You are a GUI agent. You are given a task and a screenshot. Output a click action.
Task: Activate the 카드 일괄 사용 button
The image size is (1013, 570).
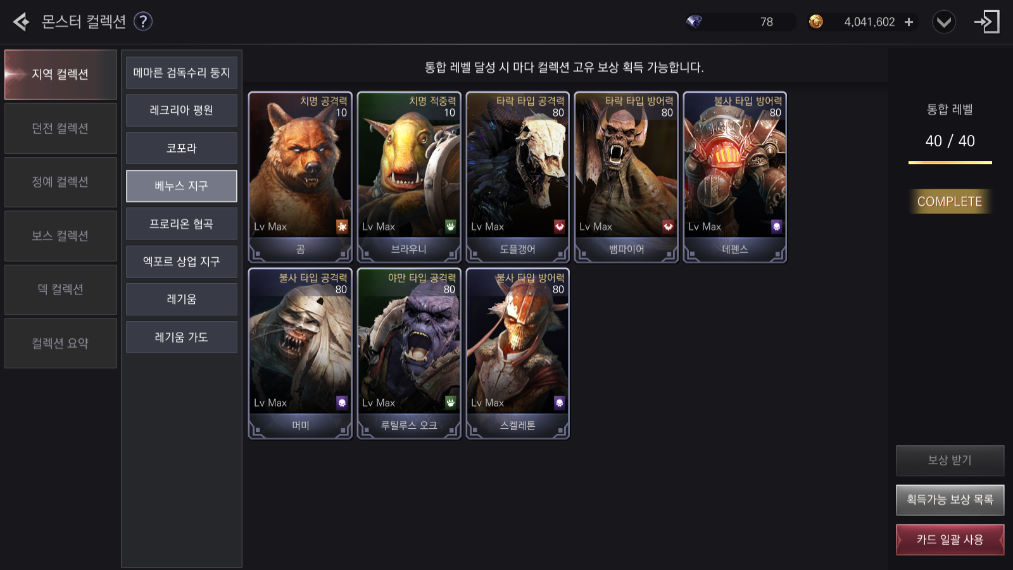pos(949,539)
